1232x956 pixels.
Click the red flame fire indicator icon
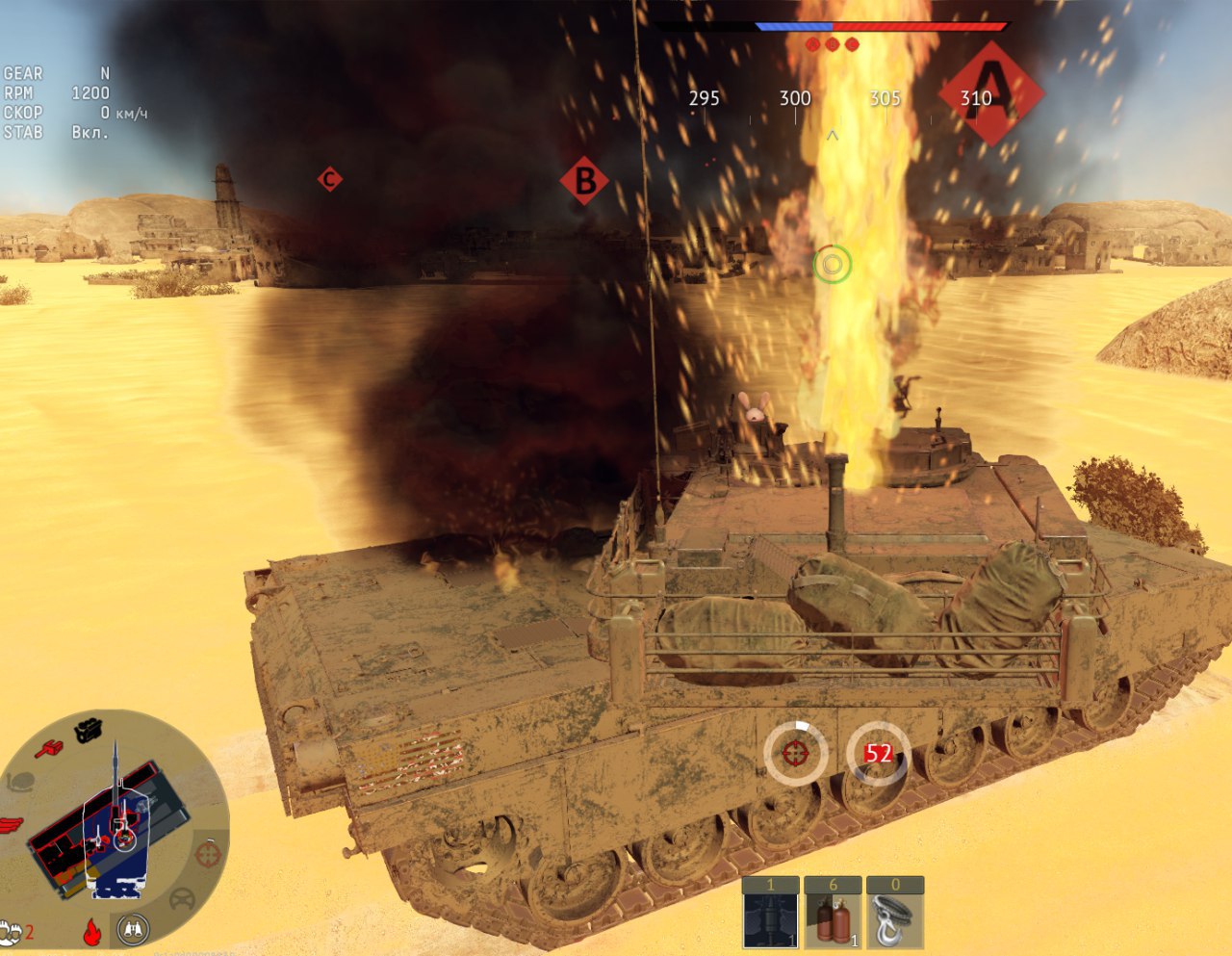(92, 931)
